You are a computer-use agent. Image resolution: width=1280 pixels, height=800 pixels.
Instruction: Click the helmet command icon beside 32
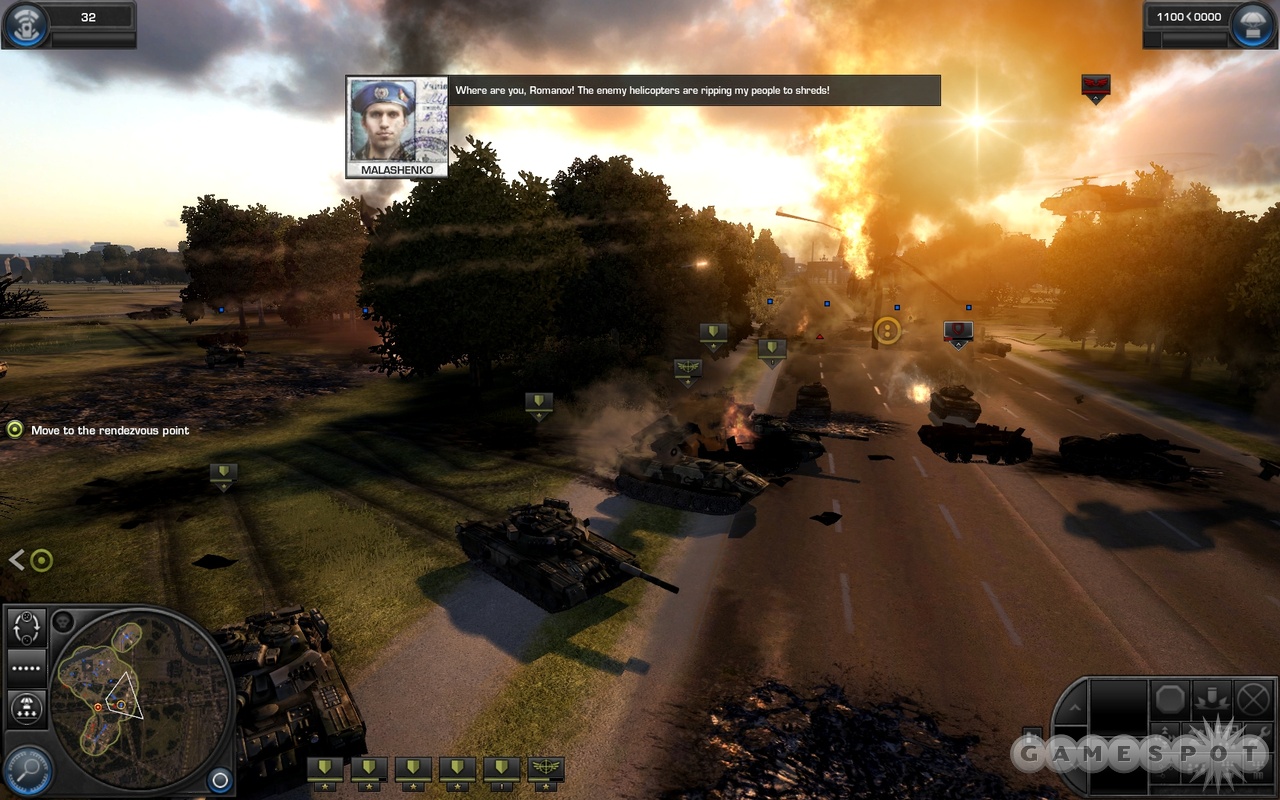(x=25, y=24)
